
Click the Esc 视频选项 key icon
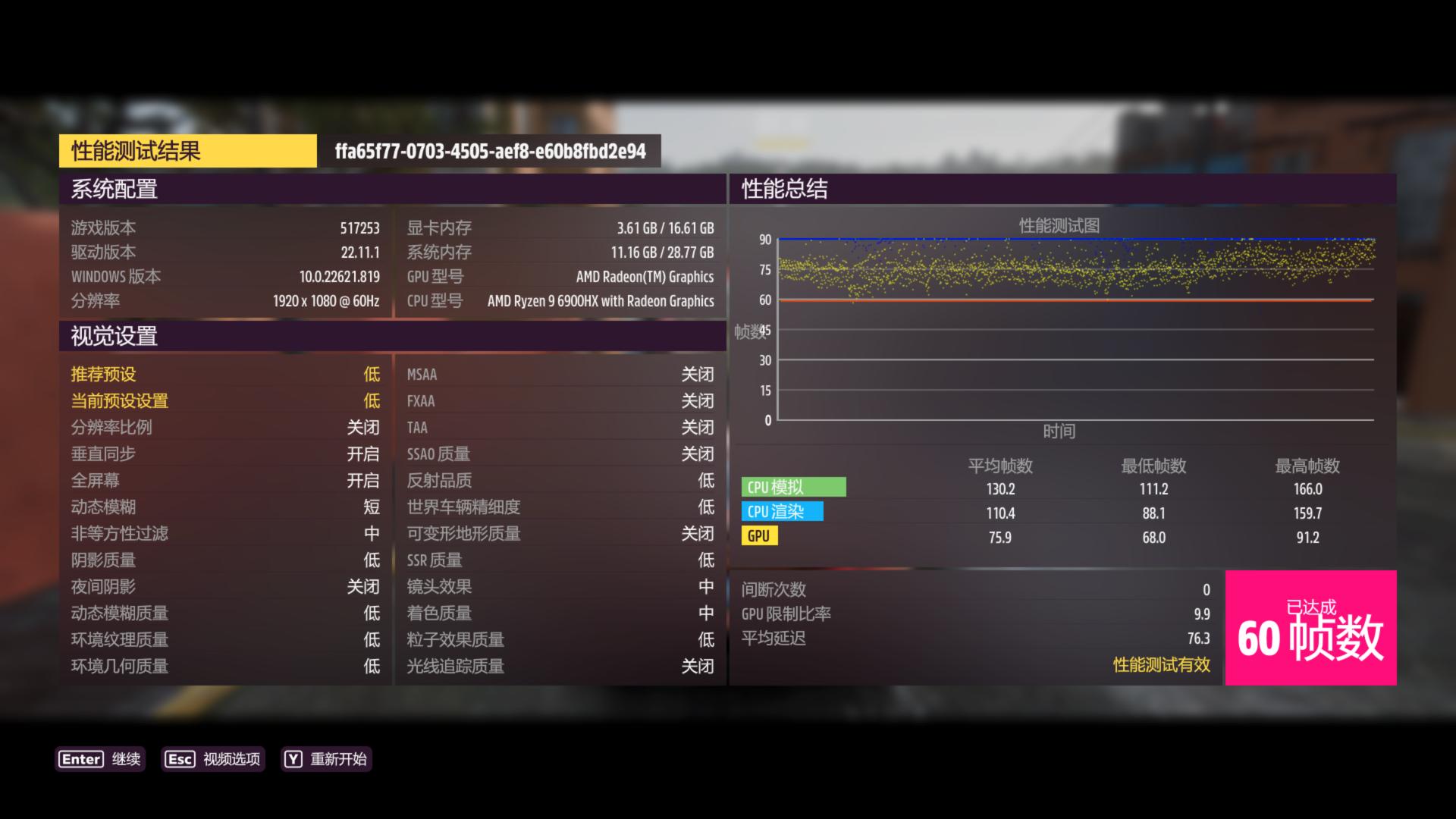coord(180,759)
